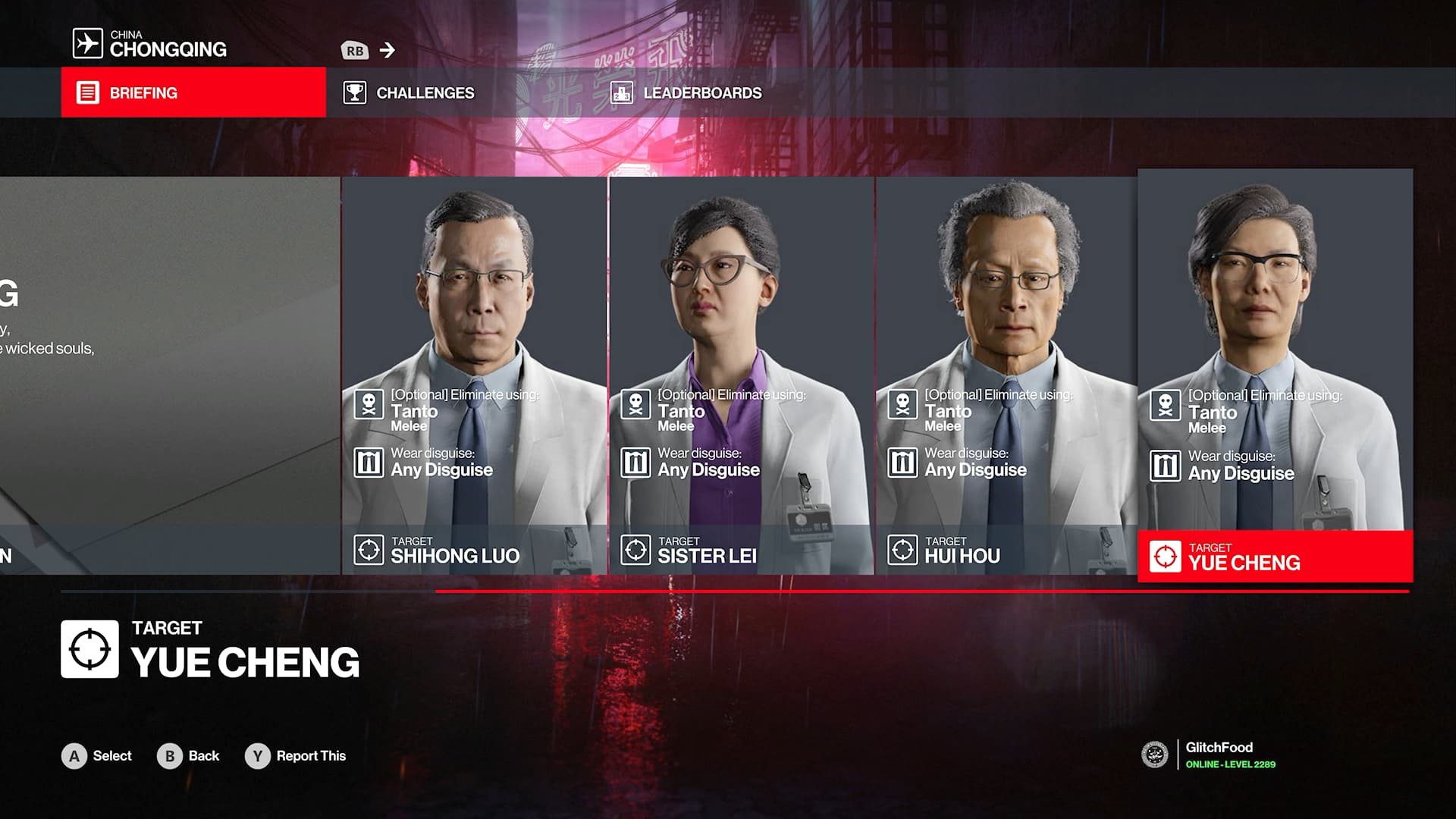The height and width of the screenshot is (819, 1456).
Task: Open the partially visible briefing tile
Action: click(x=169, y=375)
